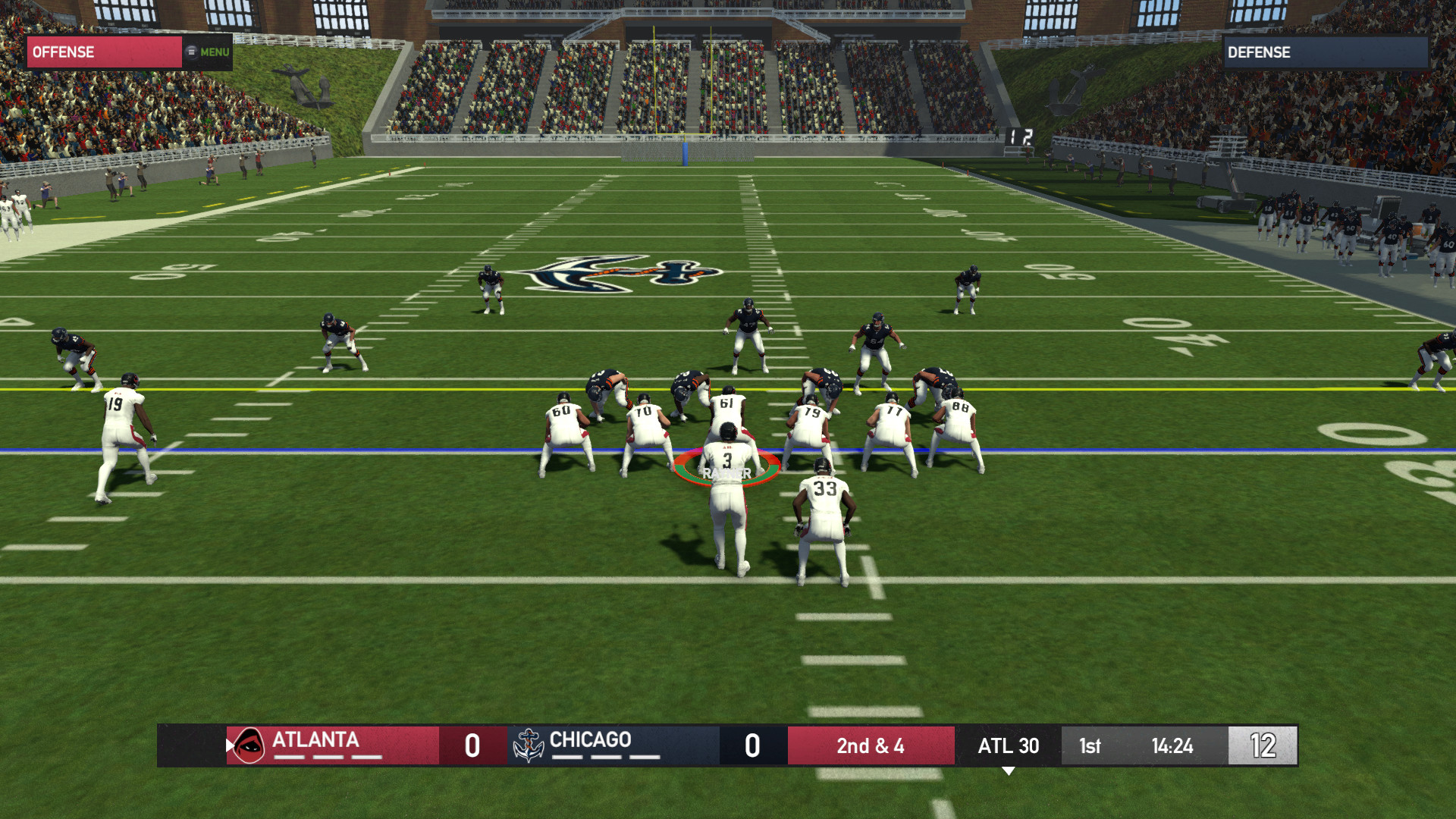Select the 1st quarter indicator
This screenshot has width=1456, height=819.
point(1089,745)
